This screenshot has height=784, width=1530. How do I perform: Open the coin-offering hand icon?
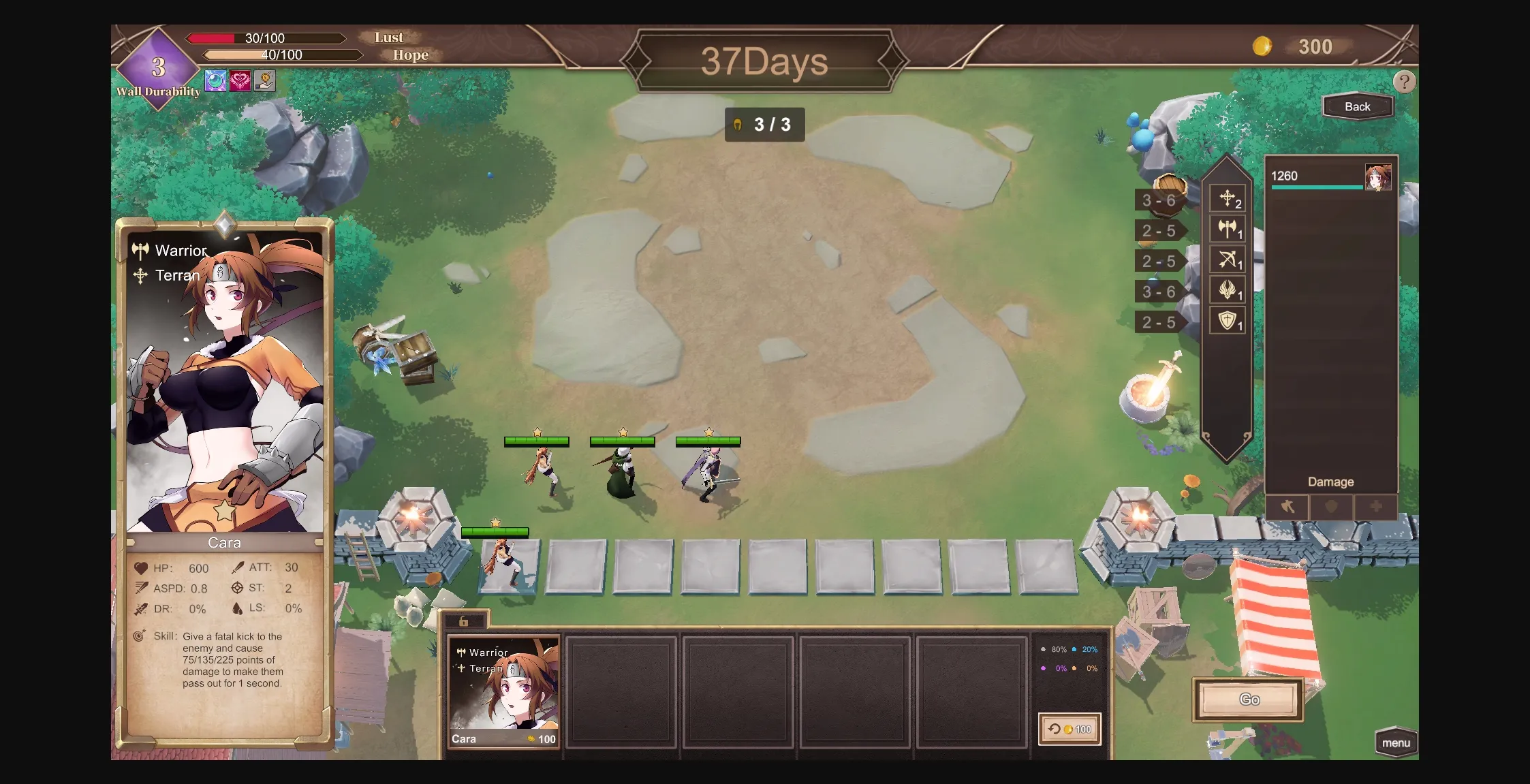(264, 80)
